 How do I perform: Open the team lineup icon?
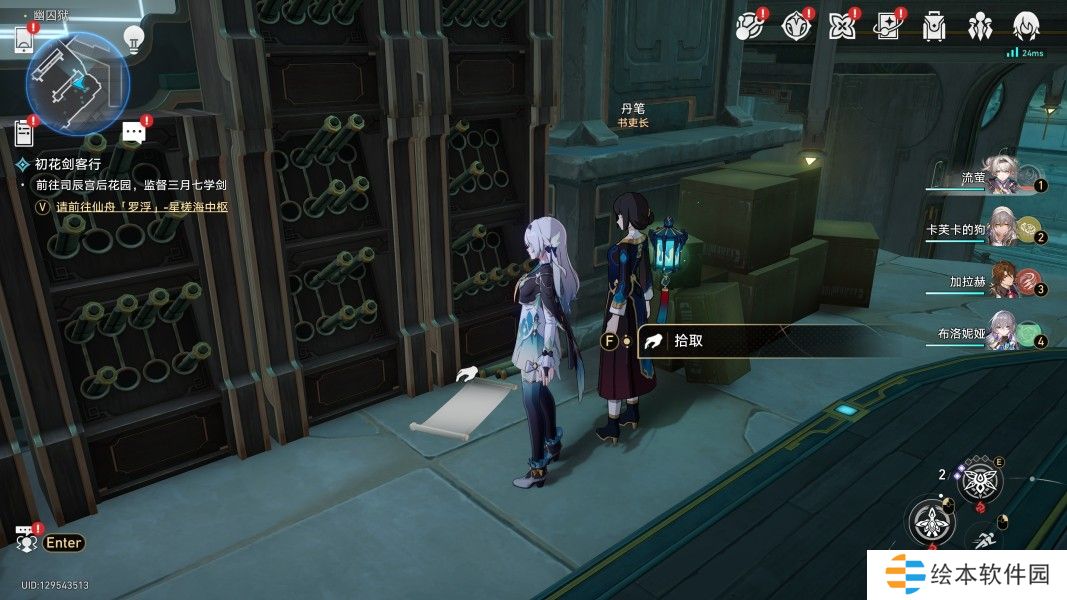coord(980,27)
